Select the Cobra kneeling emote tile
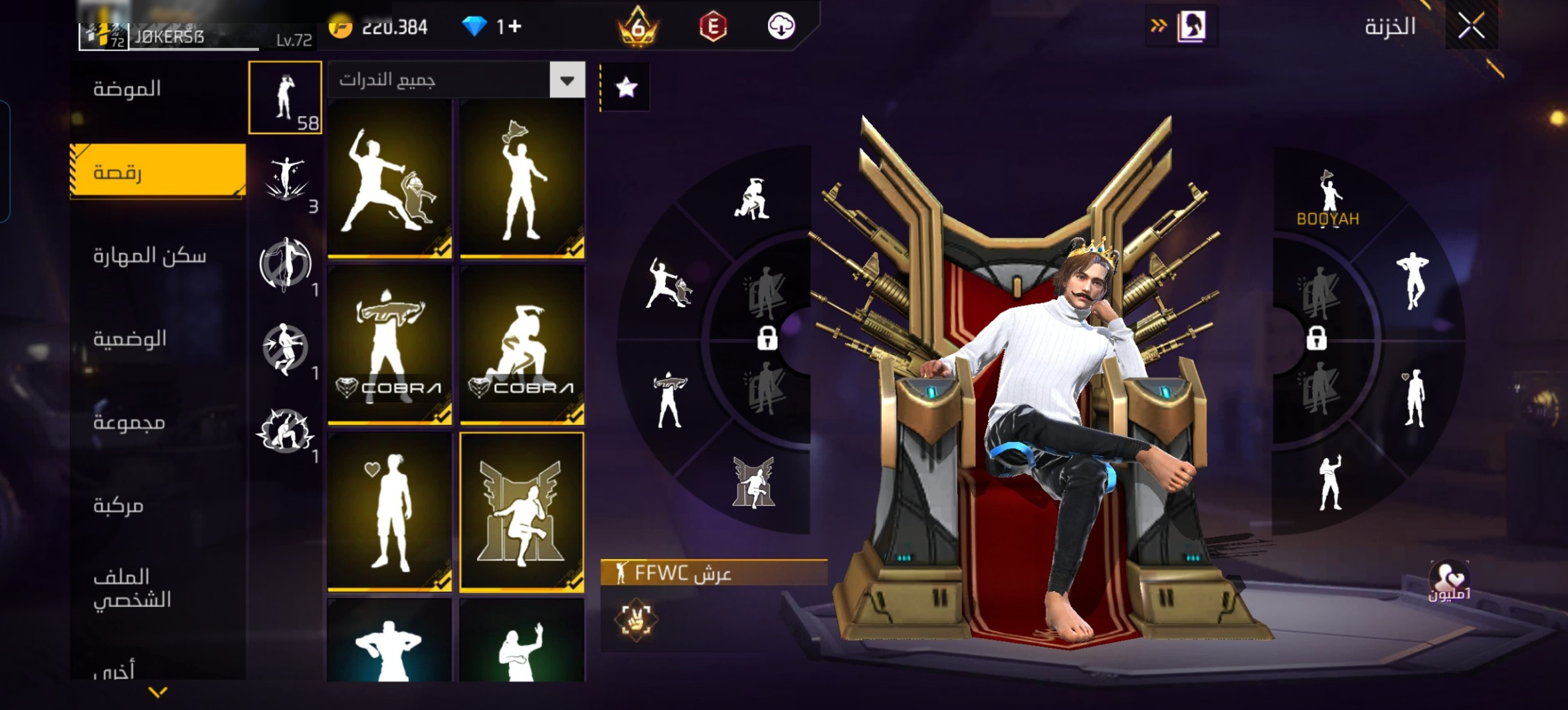The image size is (1568, 710). (x=522, y=345)
